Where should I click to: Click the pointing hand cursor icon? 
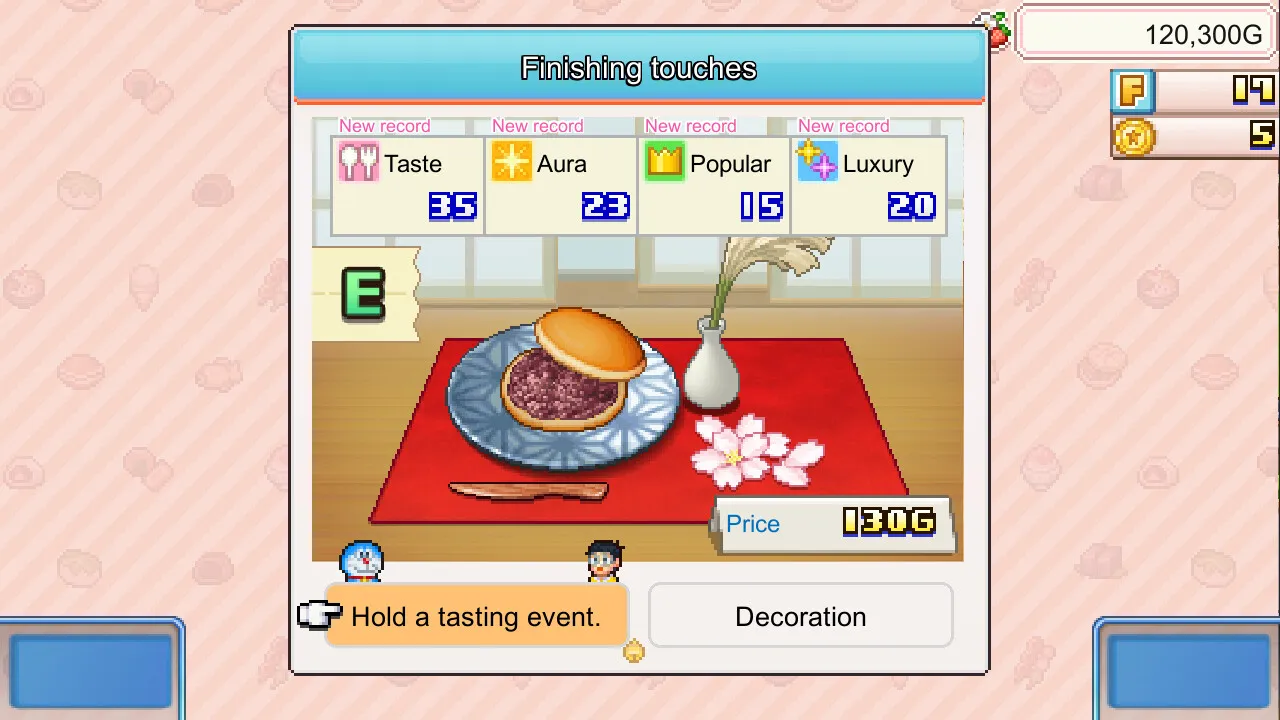click(x=318, y=616)
